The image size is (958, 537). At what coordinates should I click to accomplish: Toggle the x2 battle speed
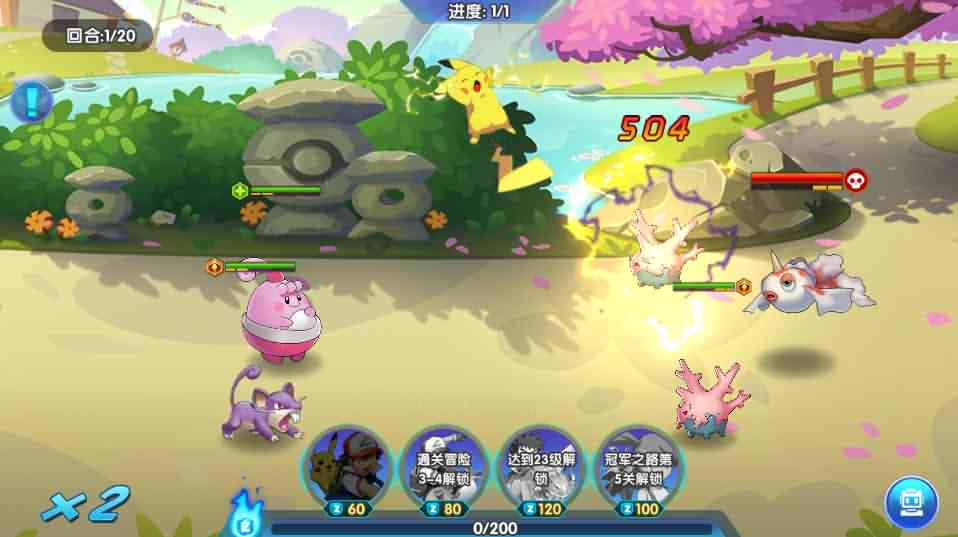[x=86, y=503]
